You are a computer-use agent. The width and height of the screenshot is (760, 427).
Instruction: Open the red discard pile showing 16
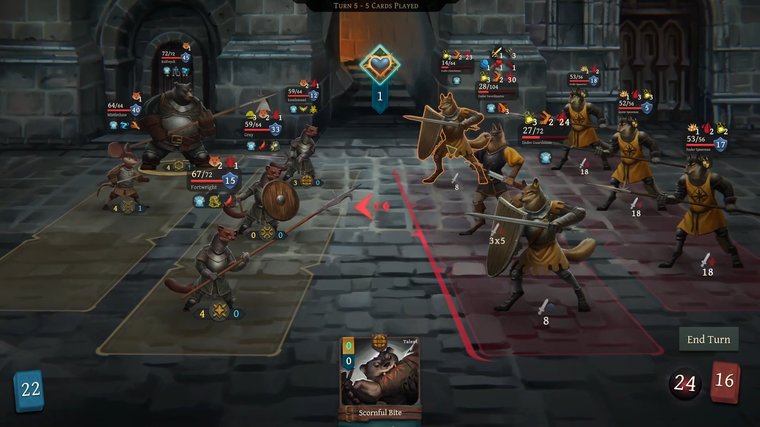pyautogui.click(x=726, y=383)
